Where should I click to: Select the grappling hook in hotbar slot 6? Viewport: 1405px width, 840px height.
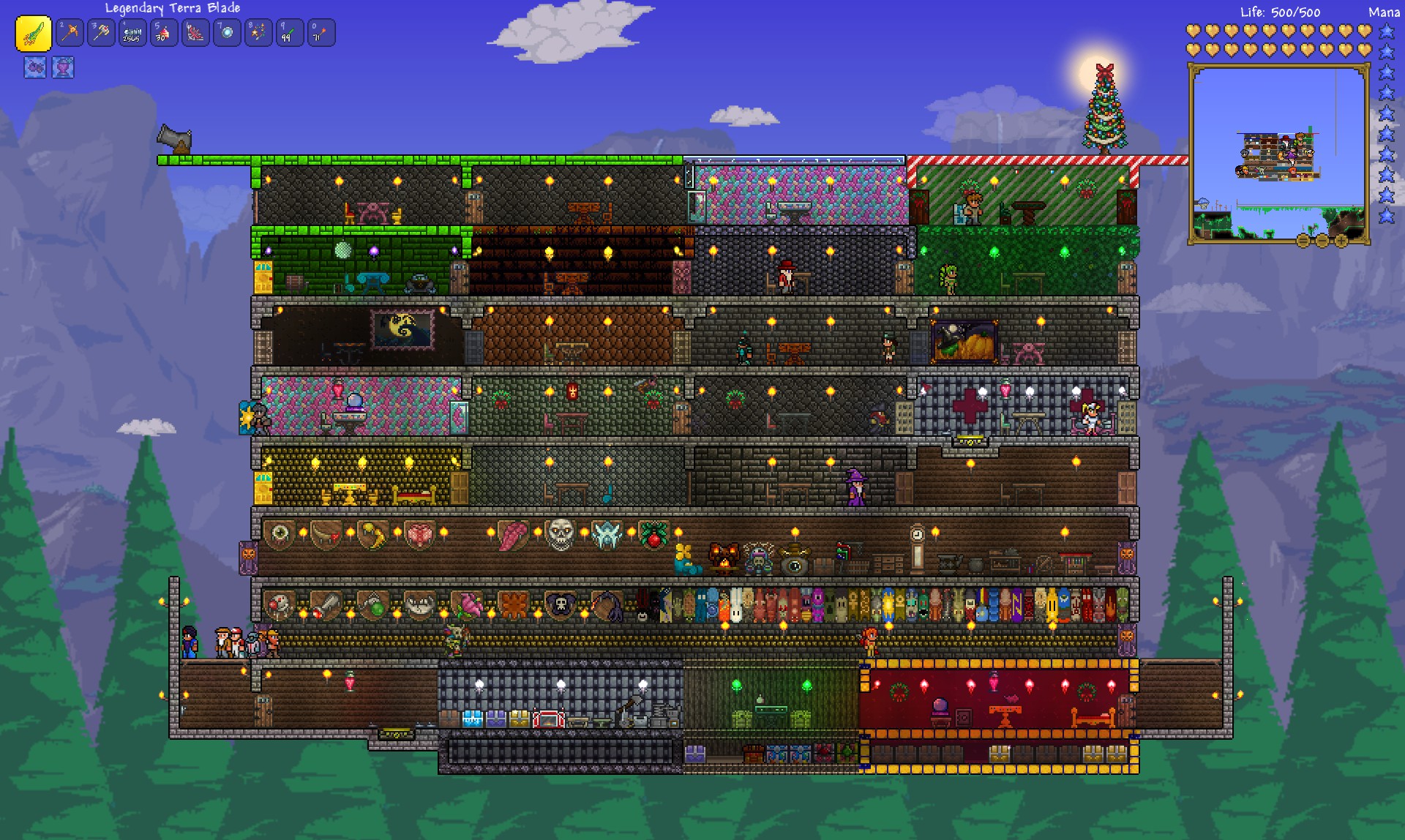tap(194, 33)
